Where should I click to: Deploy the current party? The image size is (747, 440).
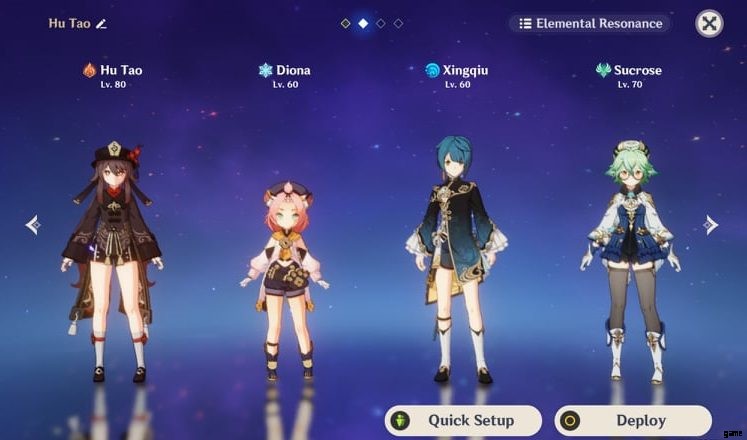tap(634, 420)
